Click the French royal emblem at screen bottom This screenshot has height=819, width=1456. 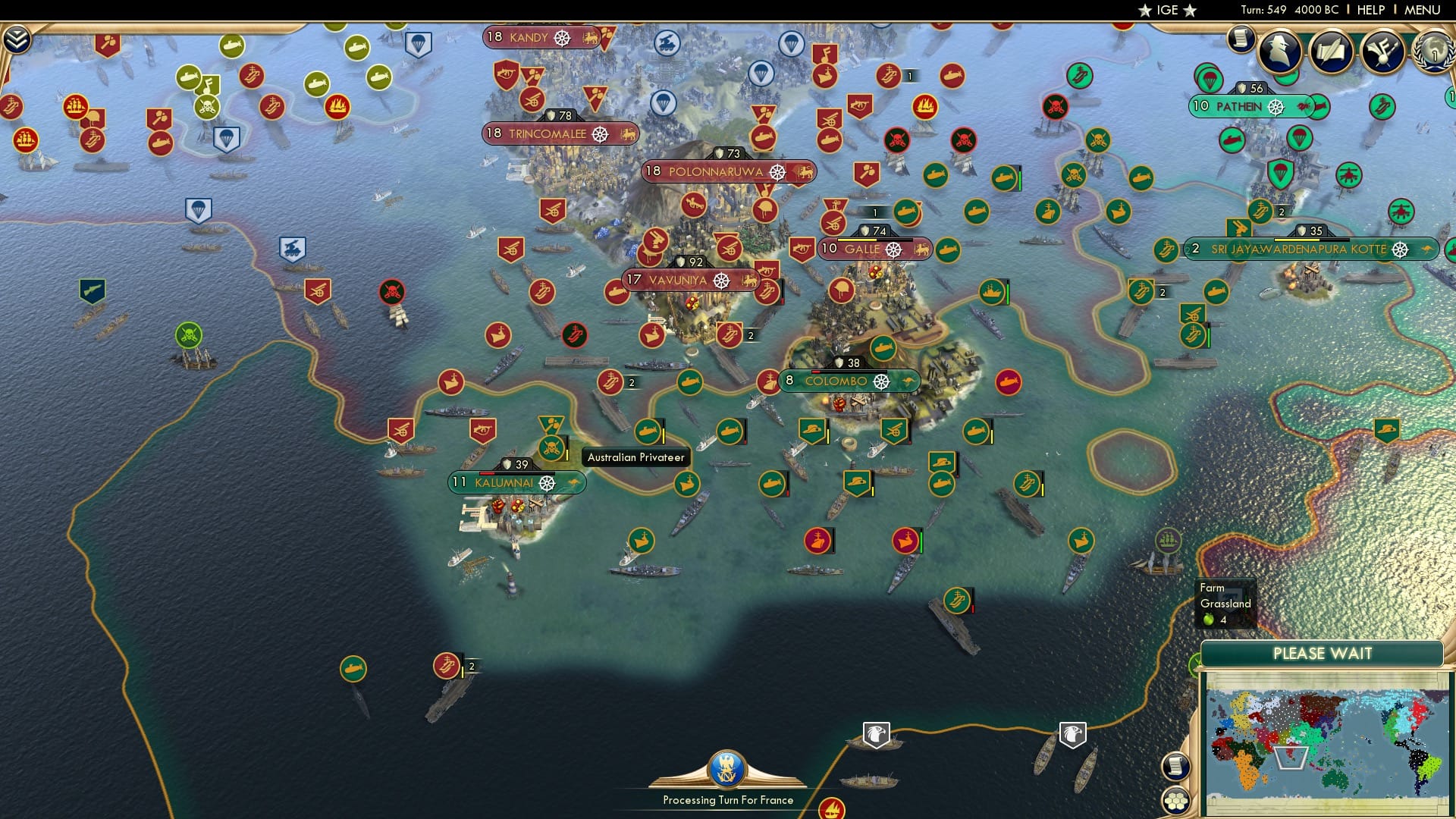(726, 770)
